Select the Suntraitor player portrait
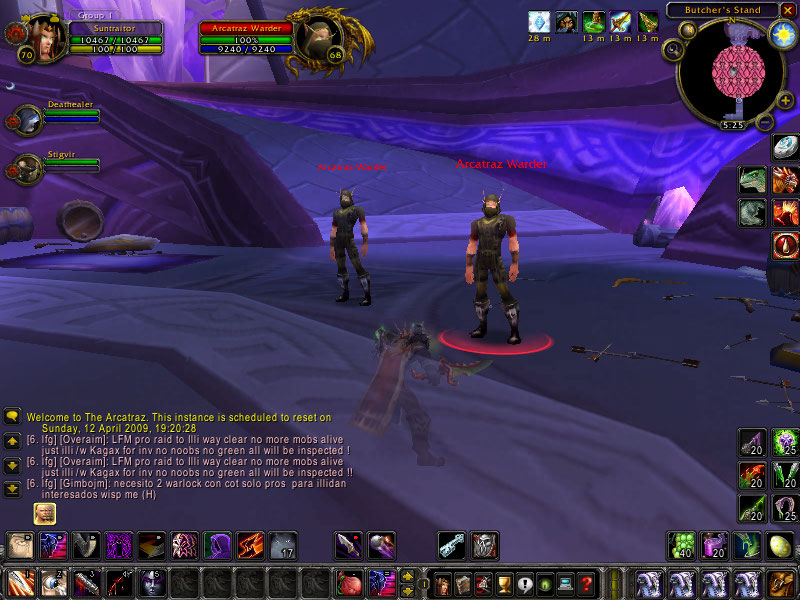The width and height of the screenshot is (800, 600). [37, 38]
